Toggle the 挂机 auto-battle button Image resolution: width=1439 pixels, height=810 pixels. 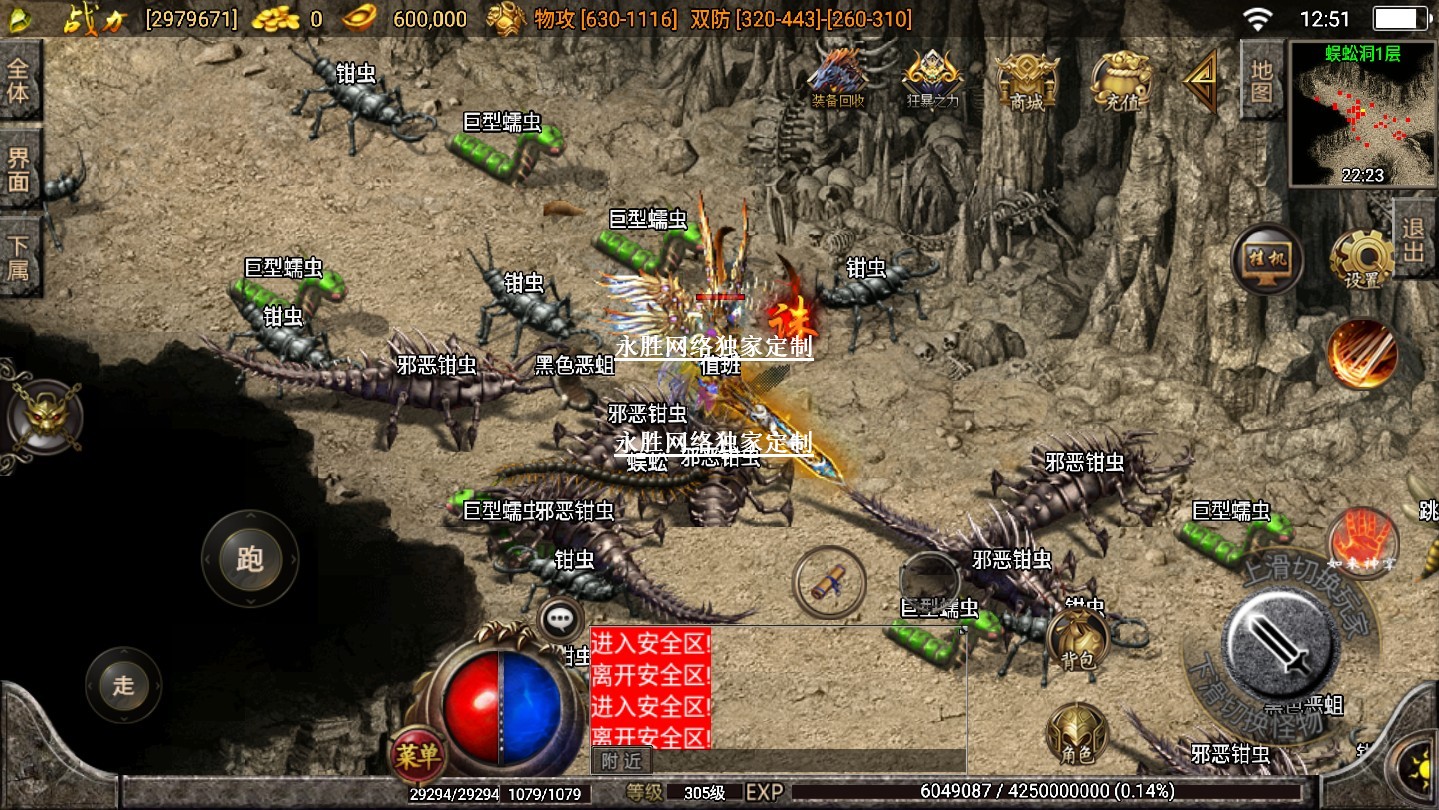(x=1267, y=259)
